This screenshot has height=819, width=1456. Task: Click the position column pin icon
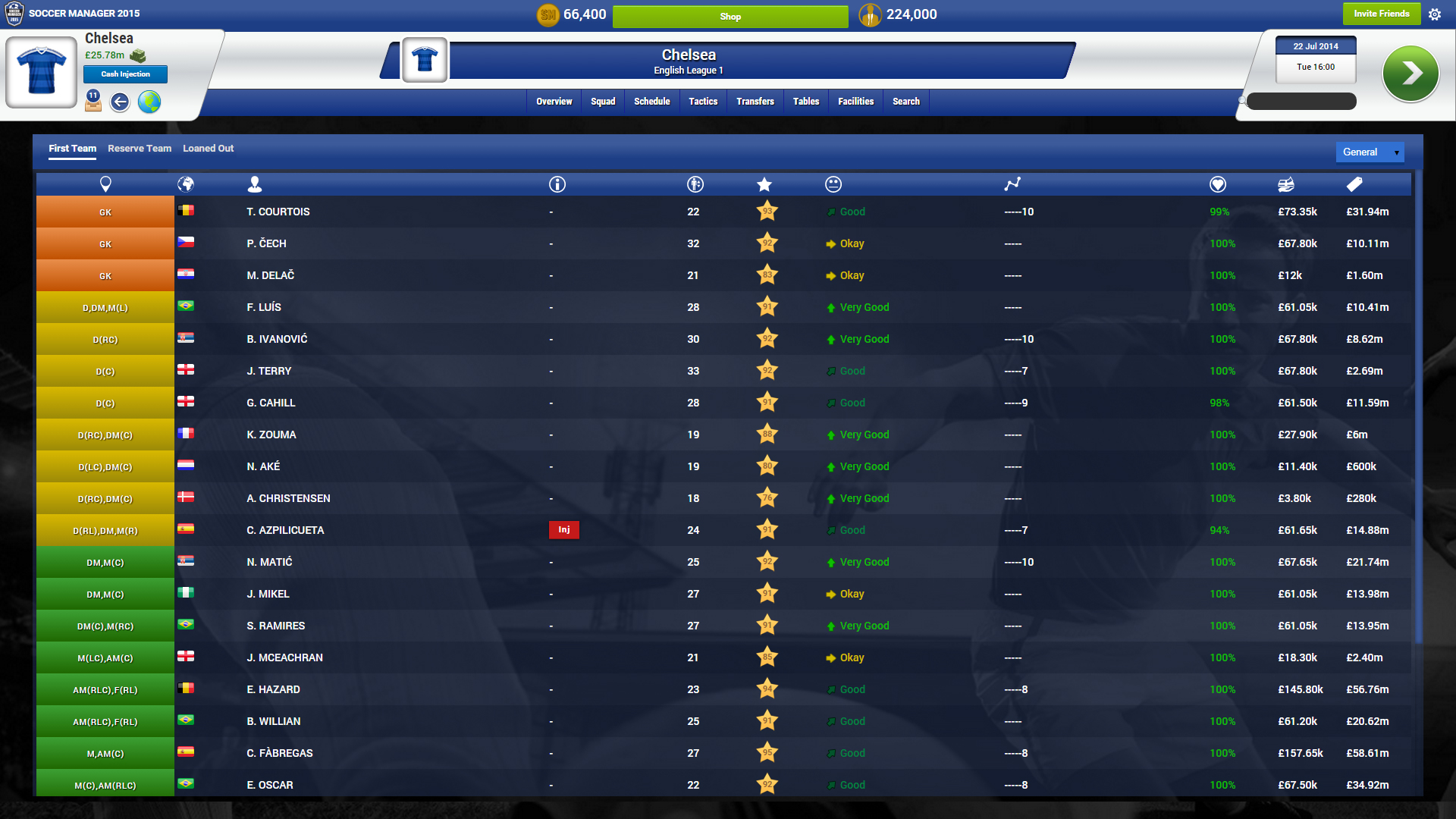[x=105, y=184]
